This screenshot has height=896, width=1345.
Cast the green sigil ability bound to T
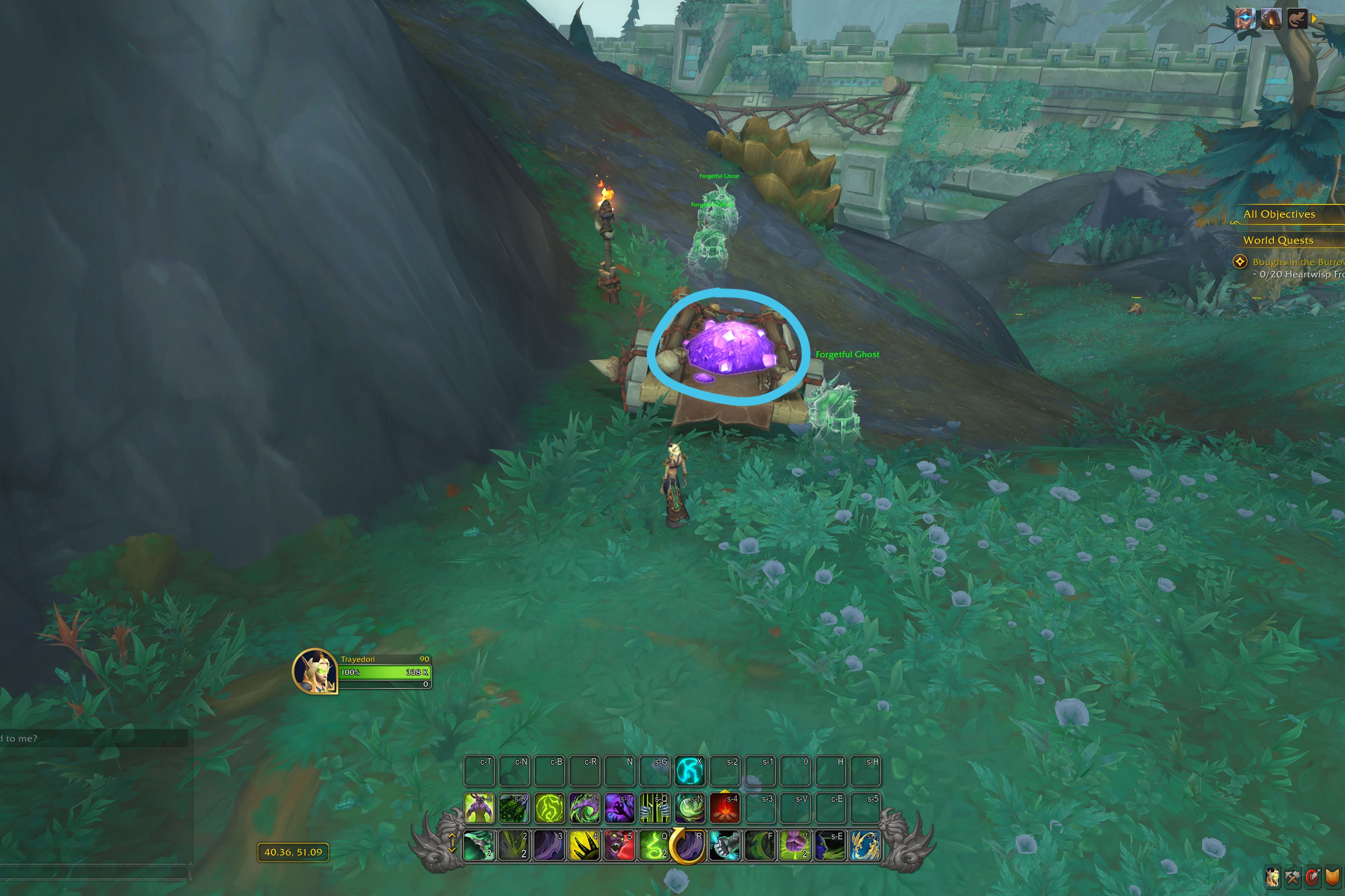[x=549, y=808]
